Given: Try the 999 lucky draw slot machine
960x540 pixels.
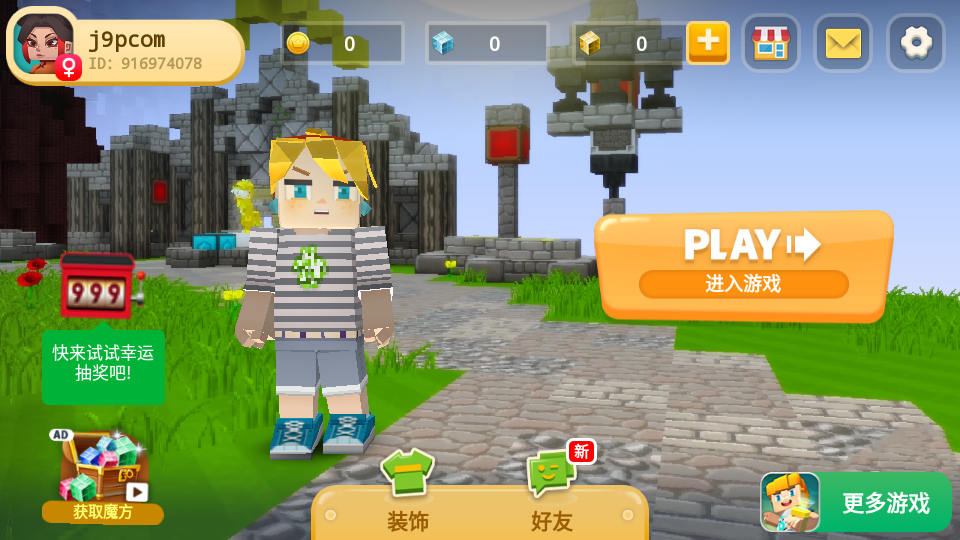Looking at the screenshot, I should [97, 288].
